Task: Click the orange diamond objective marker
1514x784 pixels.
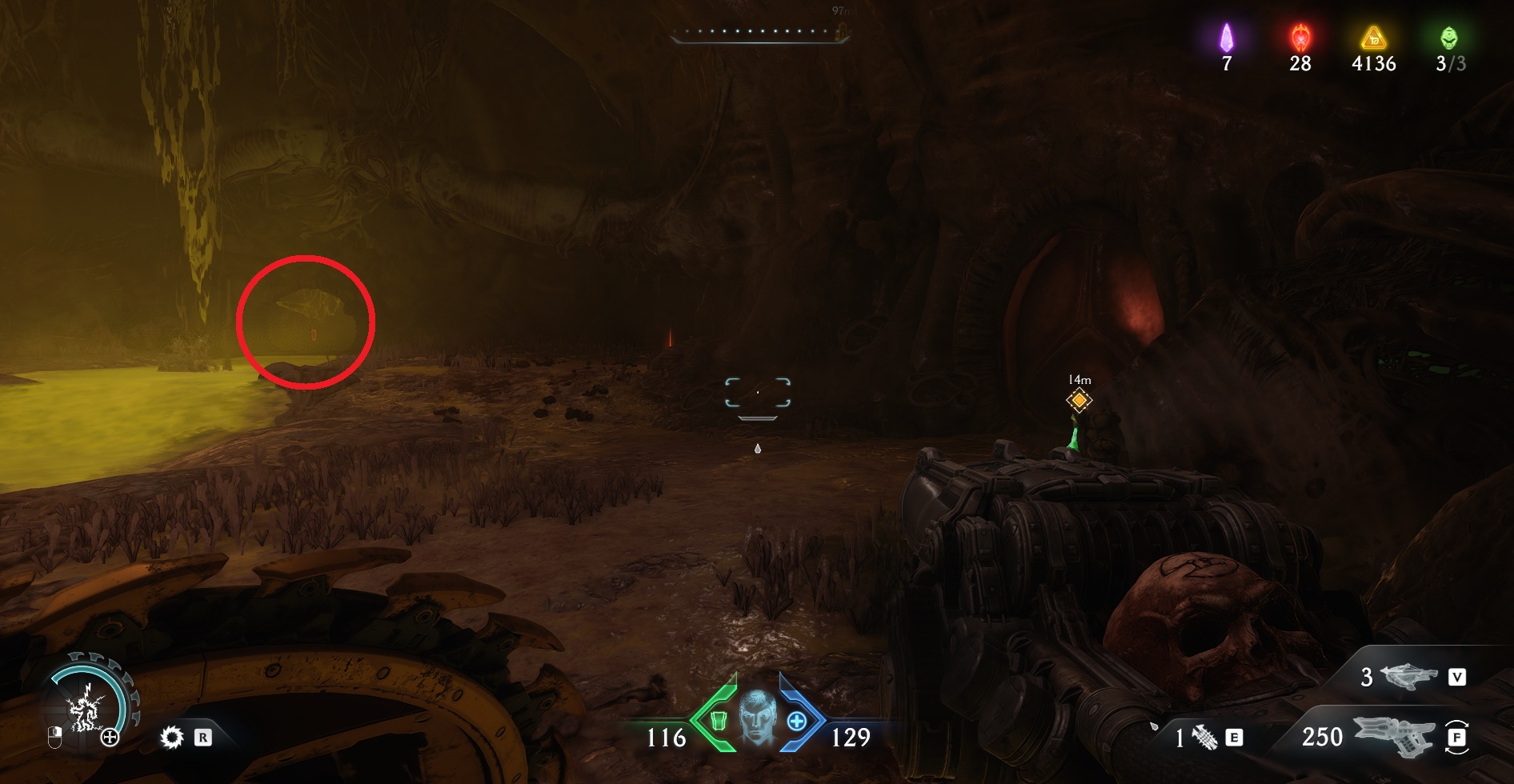Action: point(1079,400)
